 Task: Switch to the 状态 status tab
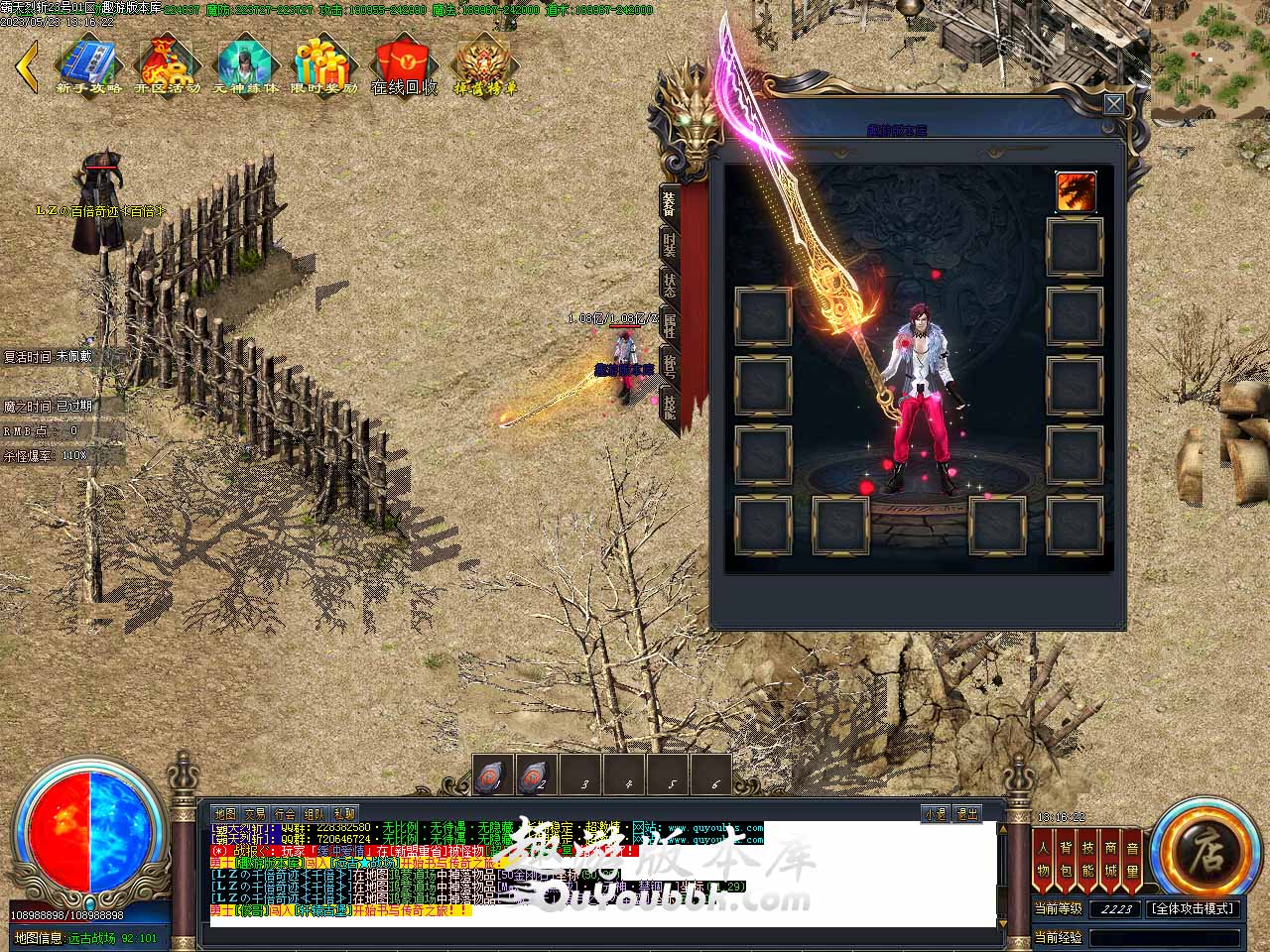coord(670,285)
